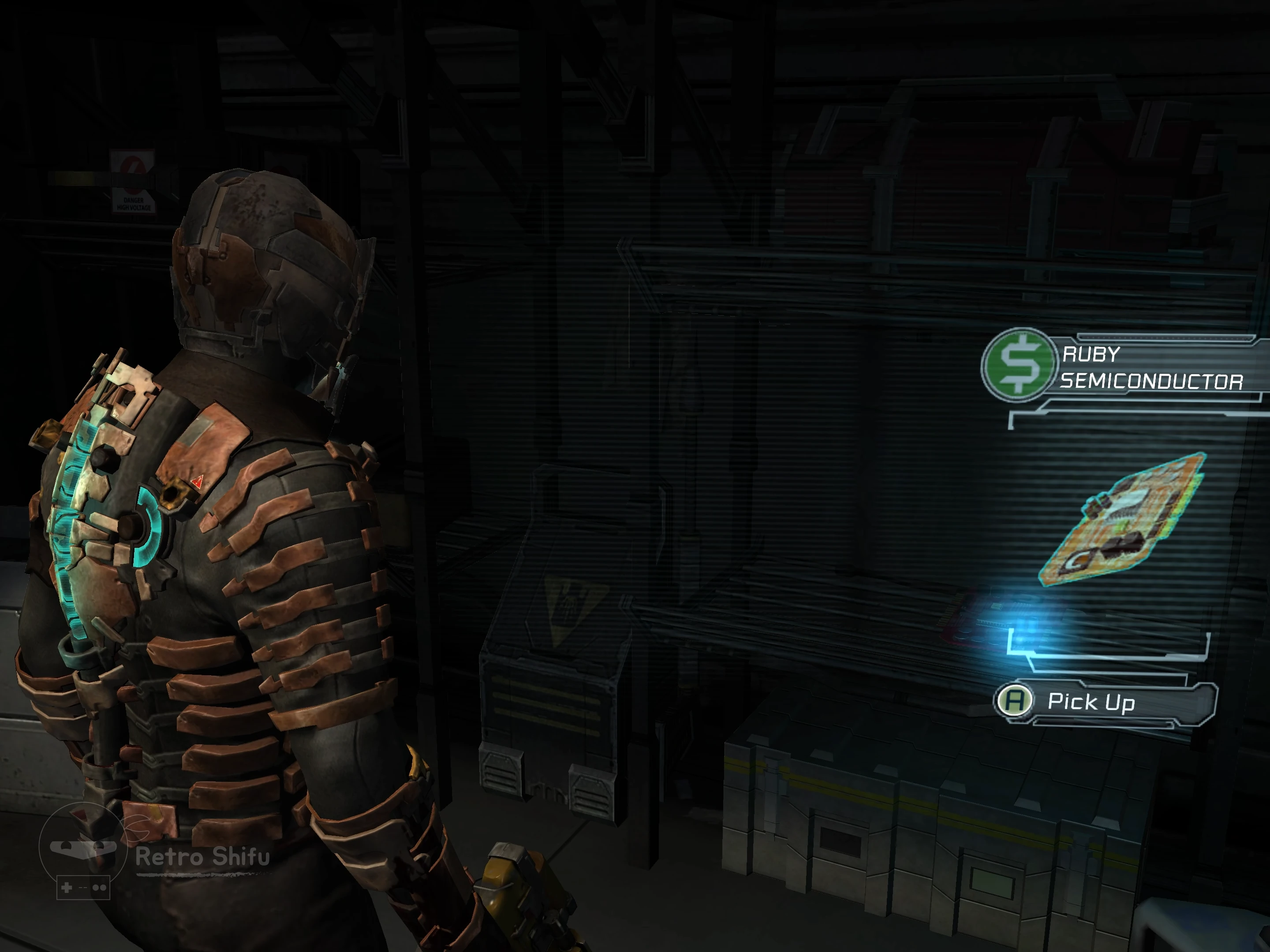Click the Ruby Semiconductor item name label

[x=1150, y=368]
